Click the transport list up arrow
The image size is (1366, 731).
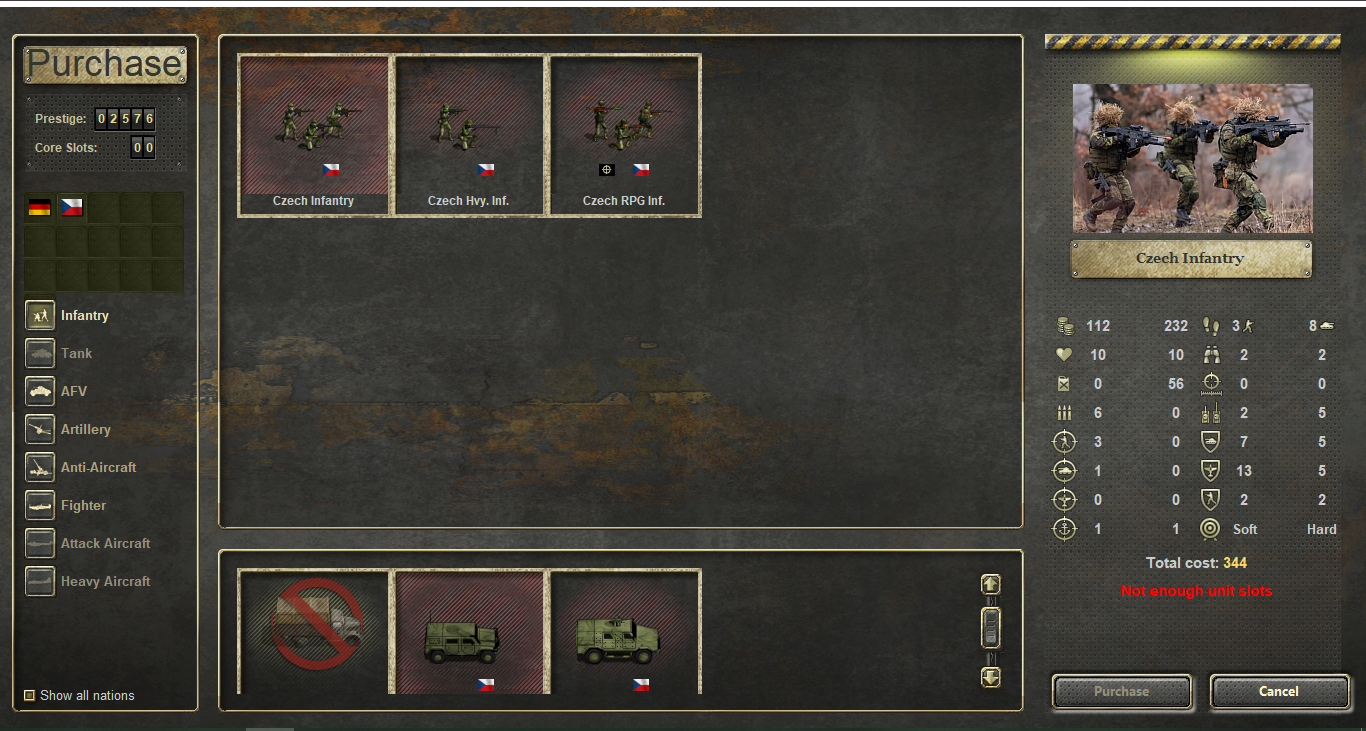pos(990,584)
